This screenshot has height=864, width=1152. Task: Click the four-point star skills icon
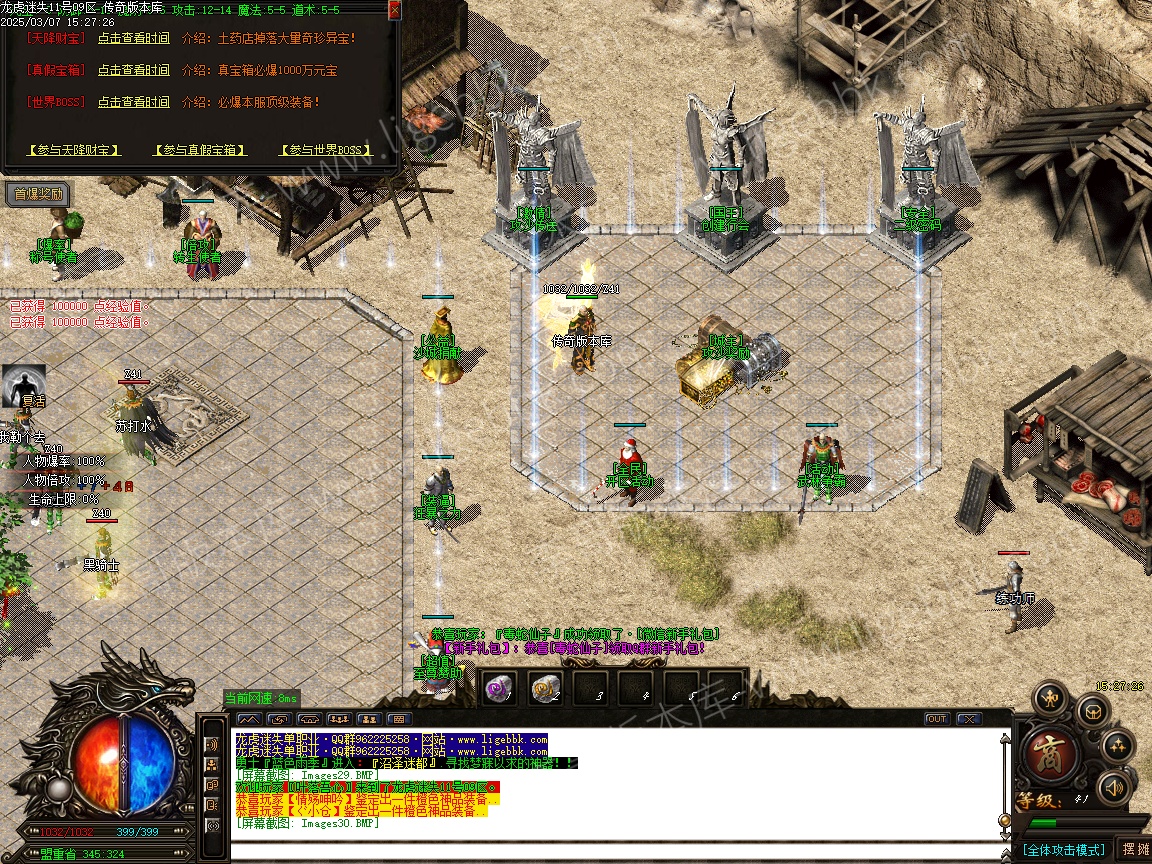[1117, 745]
